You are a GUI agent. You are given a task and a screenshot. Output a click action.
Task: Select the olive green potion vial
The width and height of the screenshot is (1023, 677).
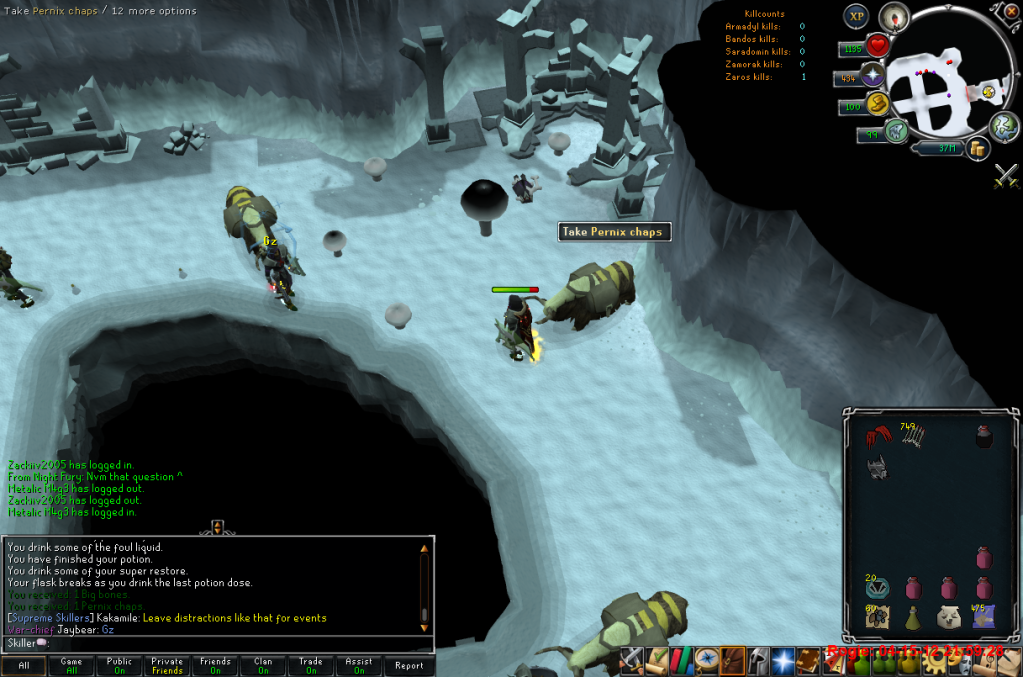[913, 618]
